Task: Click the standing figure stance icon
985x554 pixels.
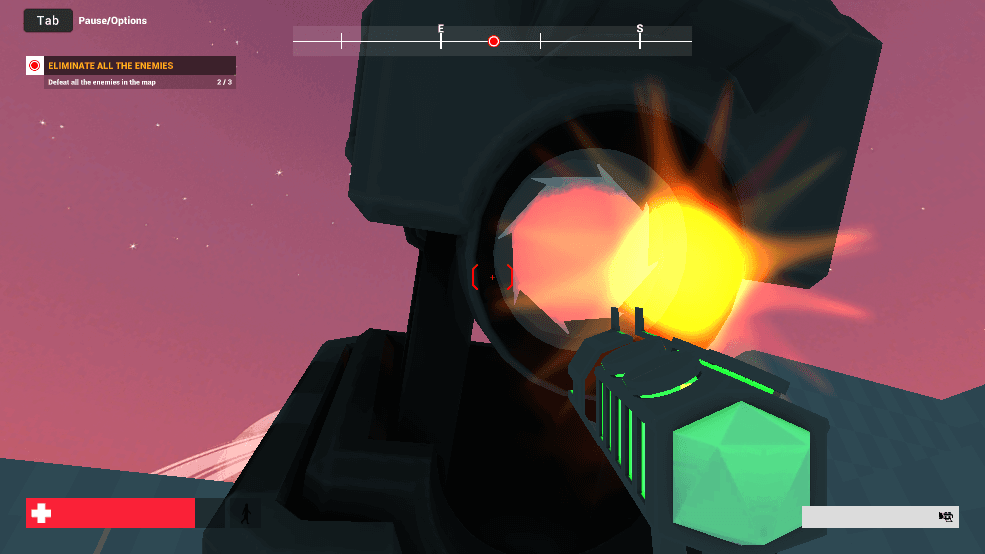Action: click(x=245, y=514)
